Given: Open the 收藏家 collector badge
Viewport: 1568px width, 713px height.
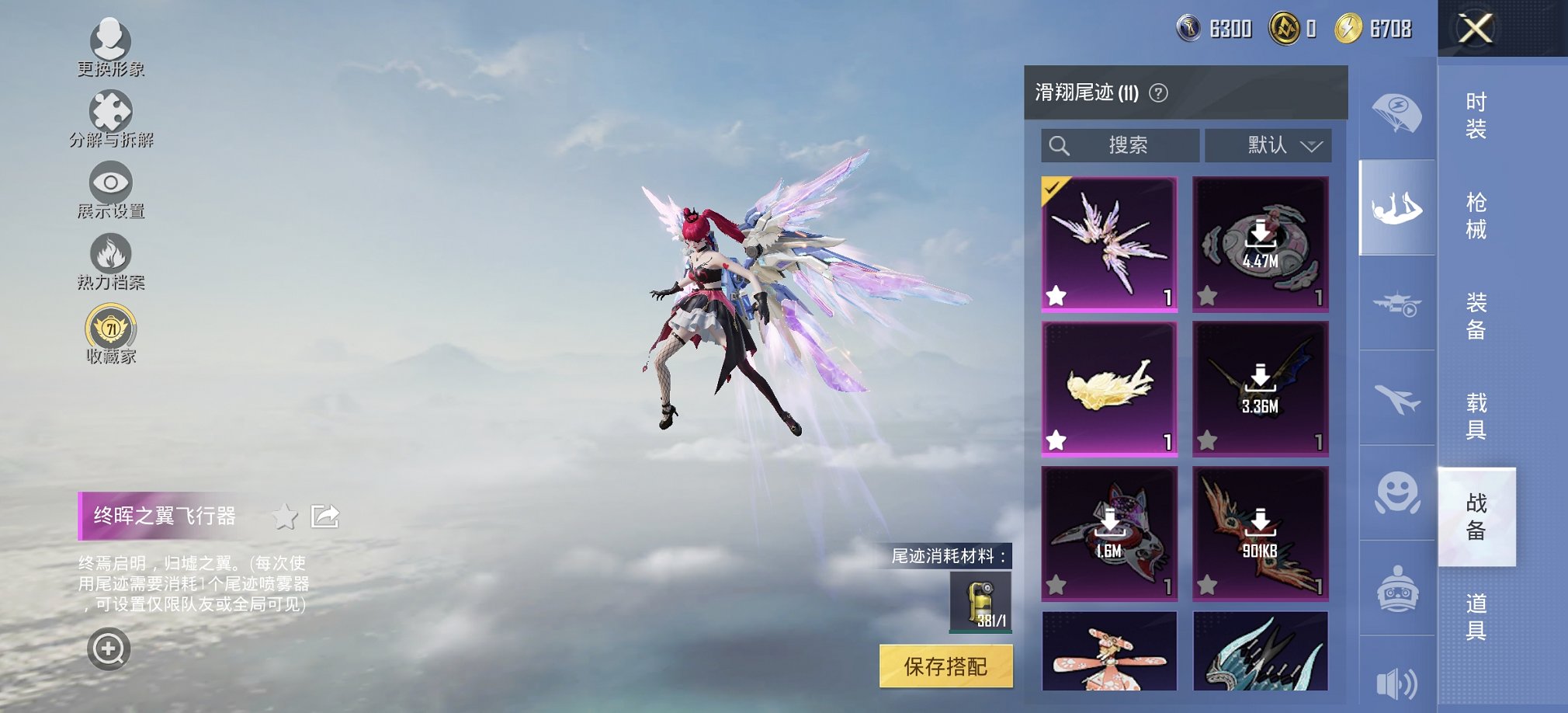Looking at the screenshot, I should point(110,329).
